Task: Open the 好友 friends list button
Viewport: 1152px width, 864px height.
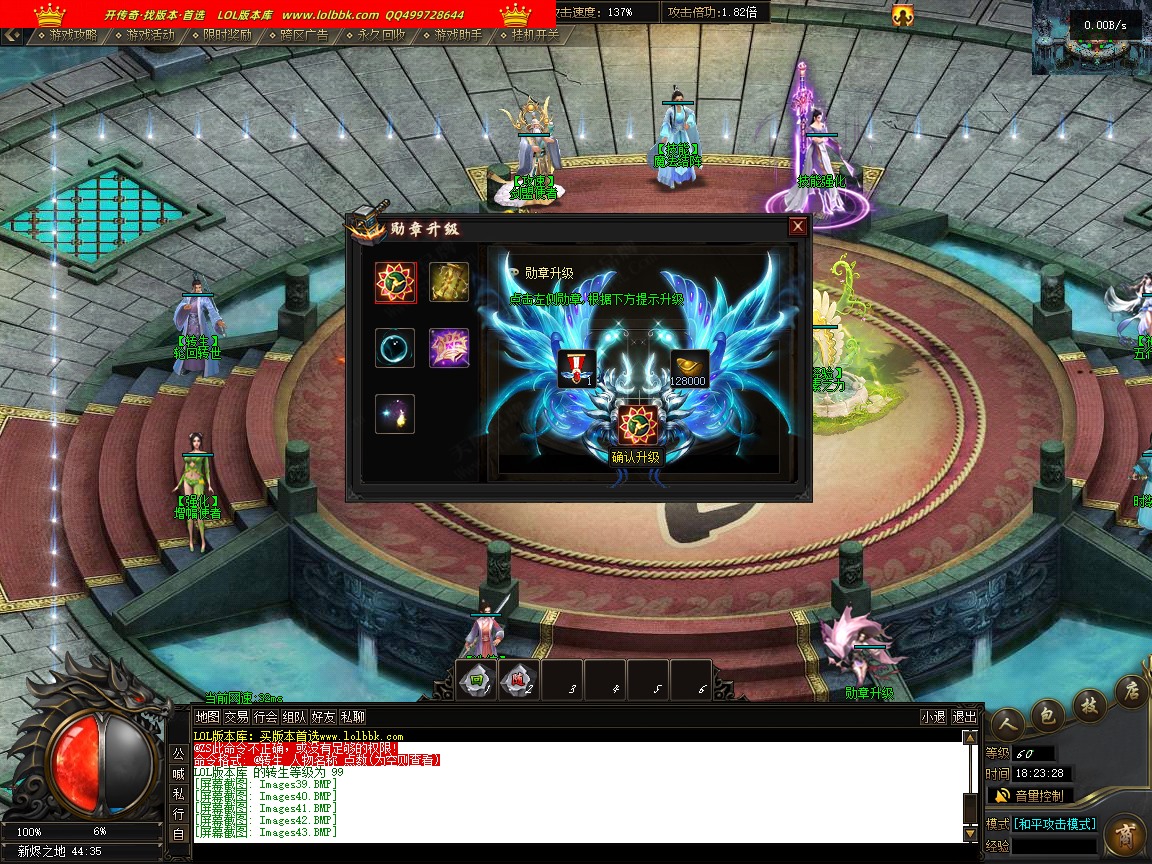Action: tap(323, 717)
